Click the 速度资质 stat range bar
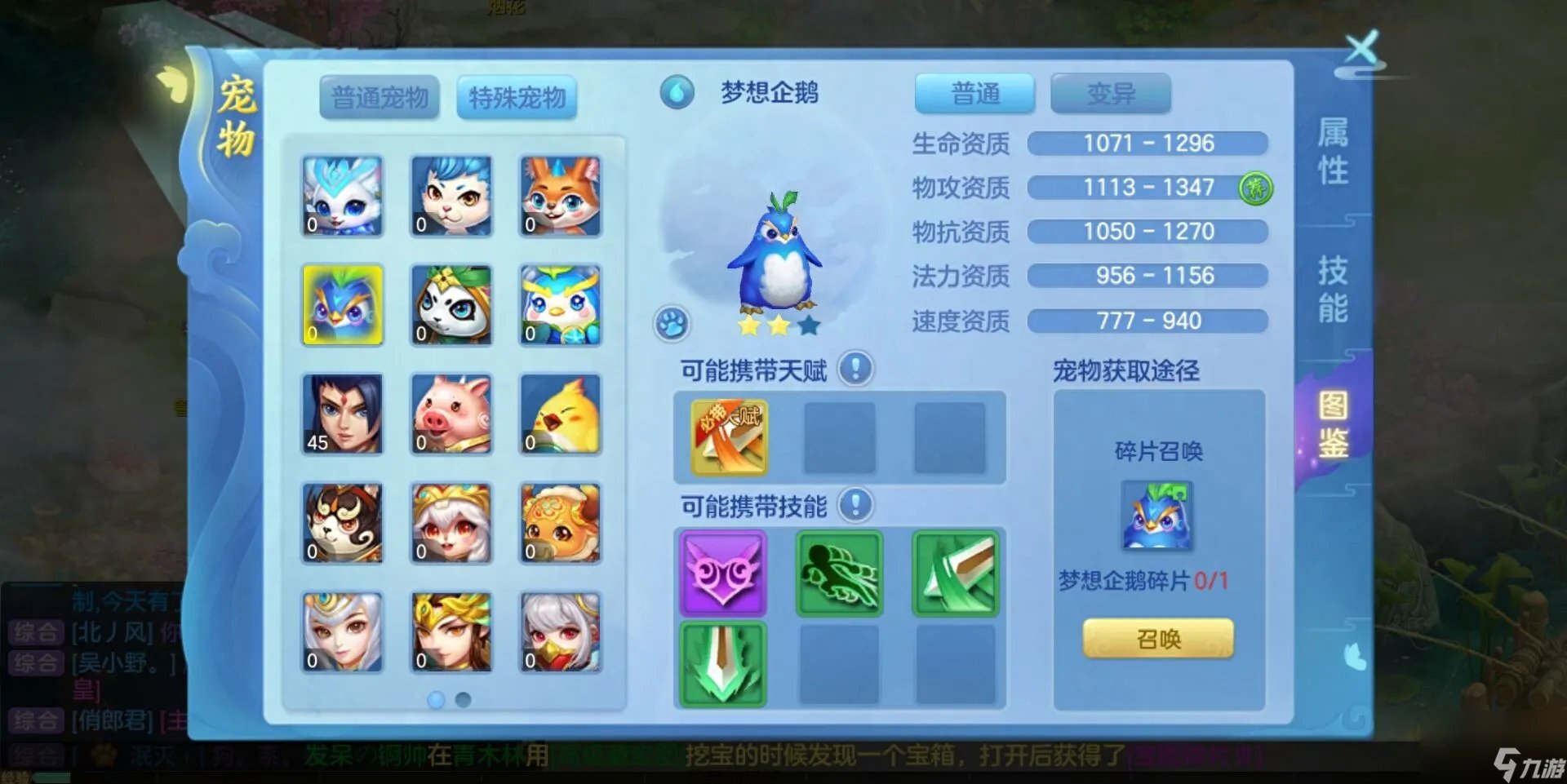1567x784 pixels. (x=1147, y=321)
